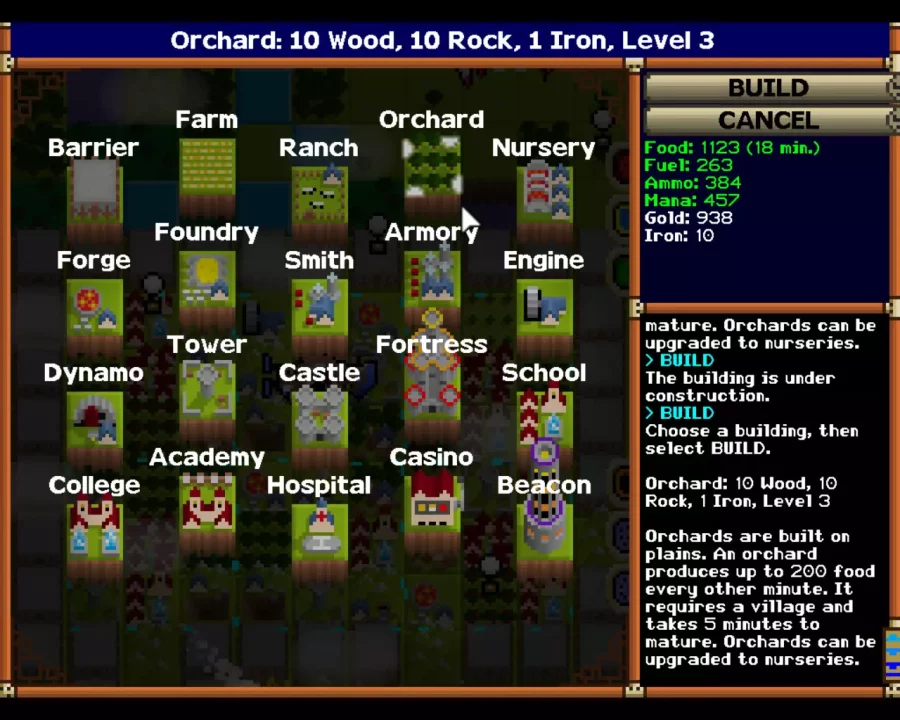Pick the Engine building
The image size is (900, 720).
click(543, 304)
